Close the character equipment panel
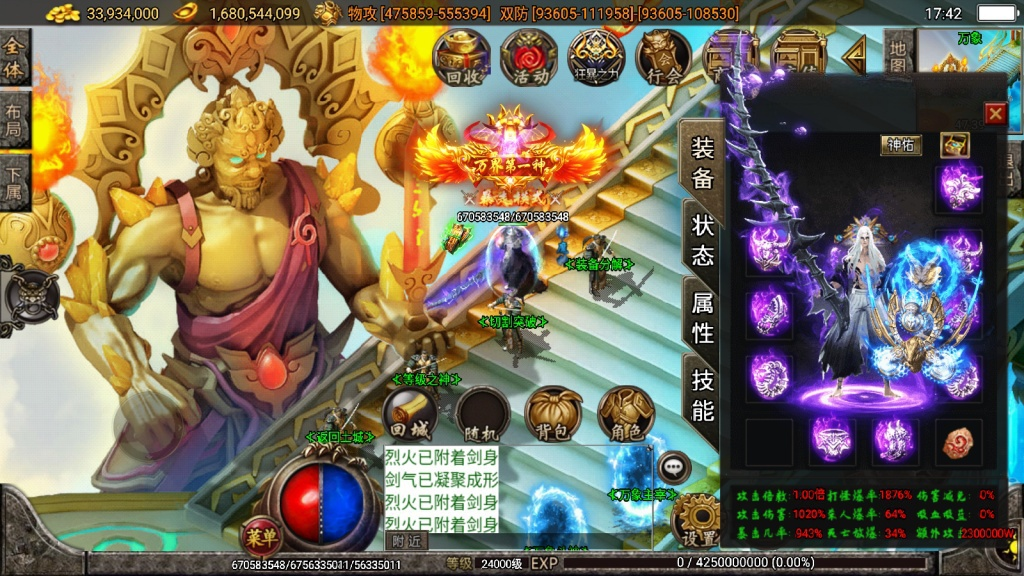The width and height of the screenshot is (1024, 576). [x=995, y=113]
